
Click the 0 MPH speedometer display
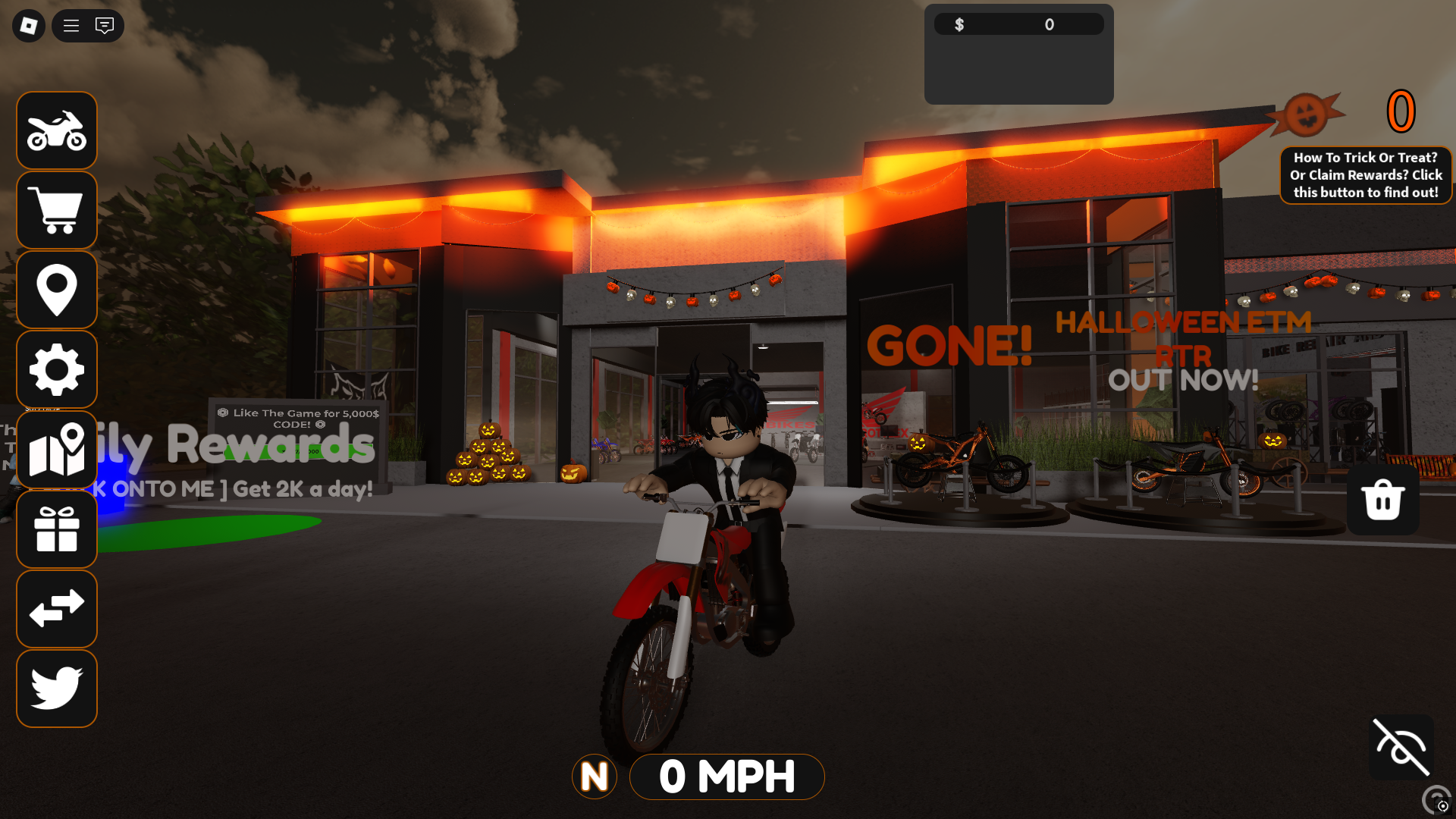[x=726, y=777]
